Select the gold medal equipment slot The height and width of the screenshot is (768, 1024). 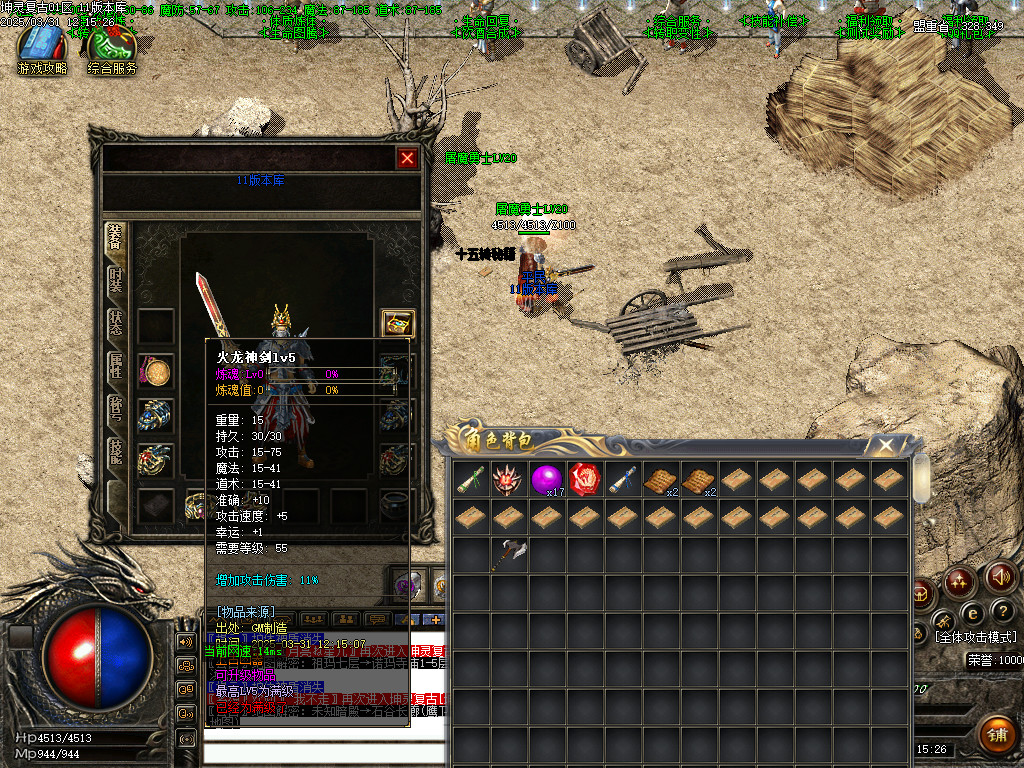pos(155,371)
